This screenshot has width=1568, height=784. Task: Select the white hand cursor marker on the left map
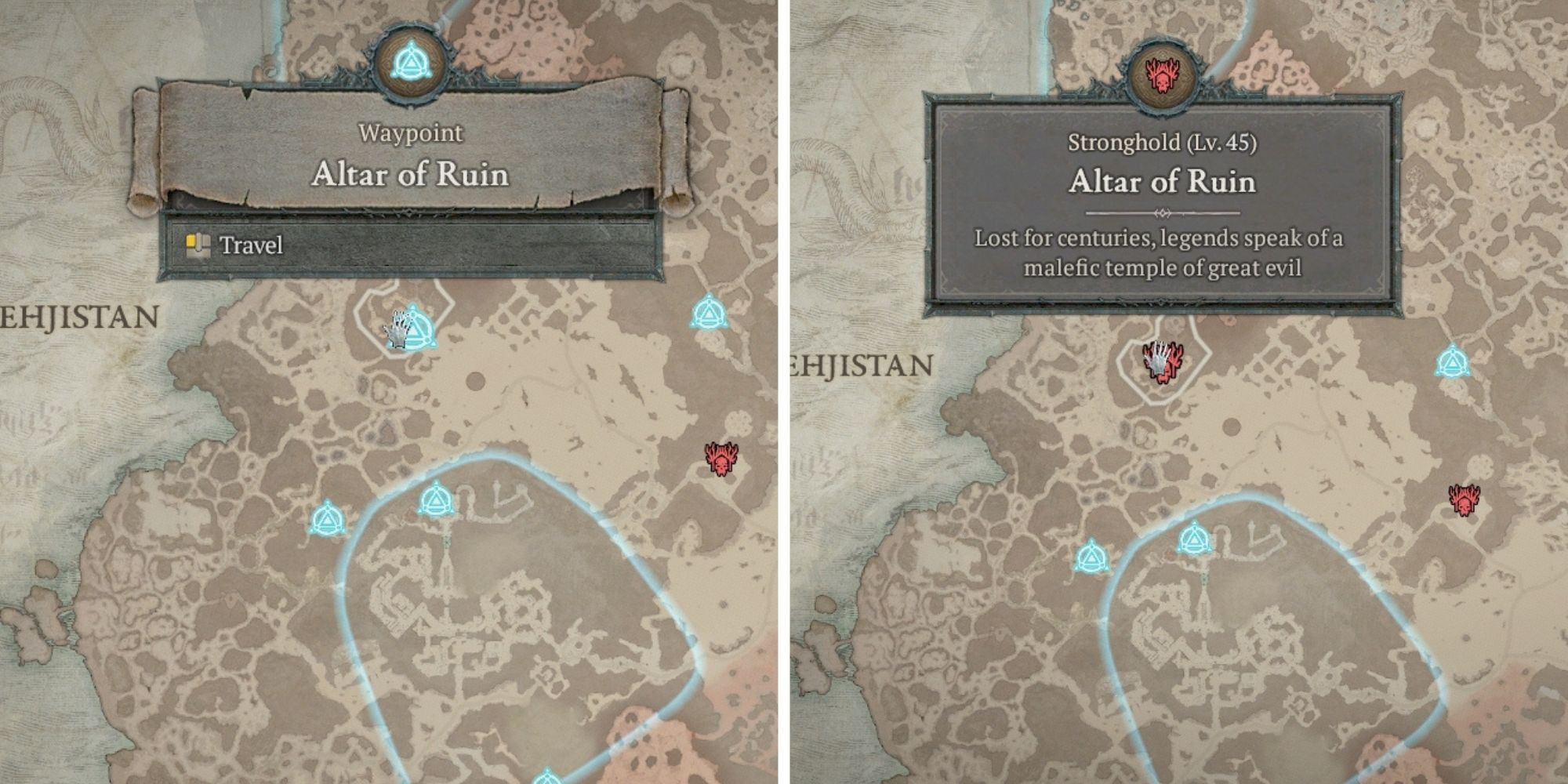pyautogui.click(x=396, y=333)
